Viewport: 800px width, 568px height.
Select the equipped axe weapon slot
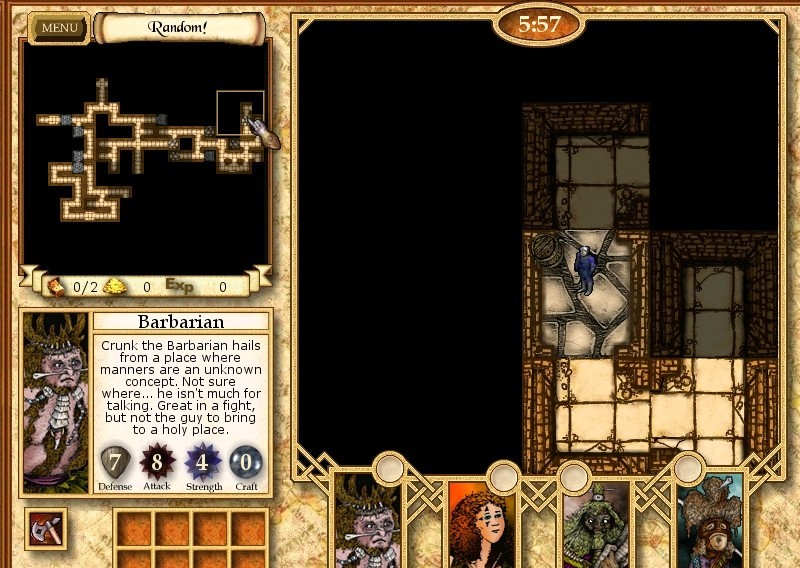click(x=46, y=528)
